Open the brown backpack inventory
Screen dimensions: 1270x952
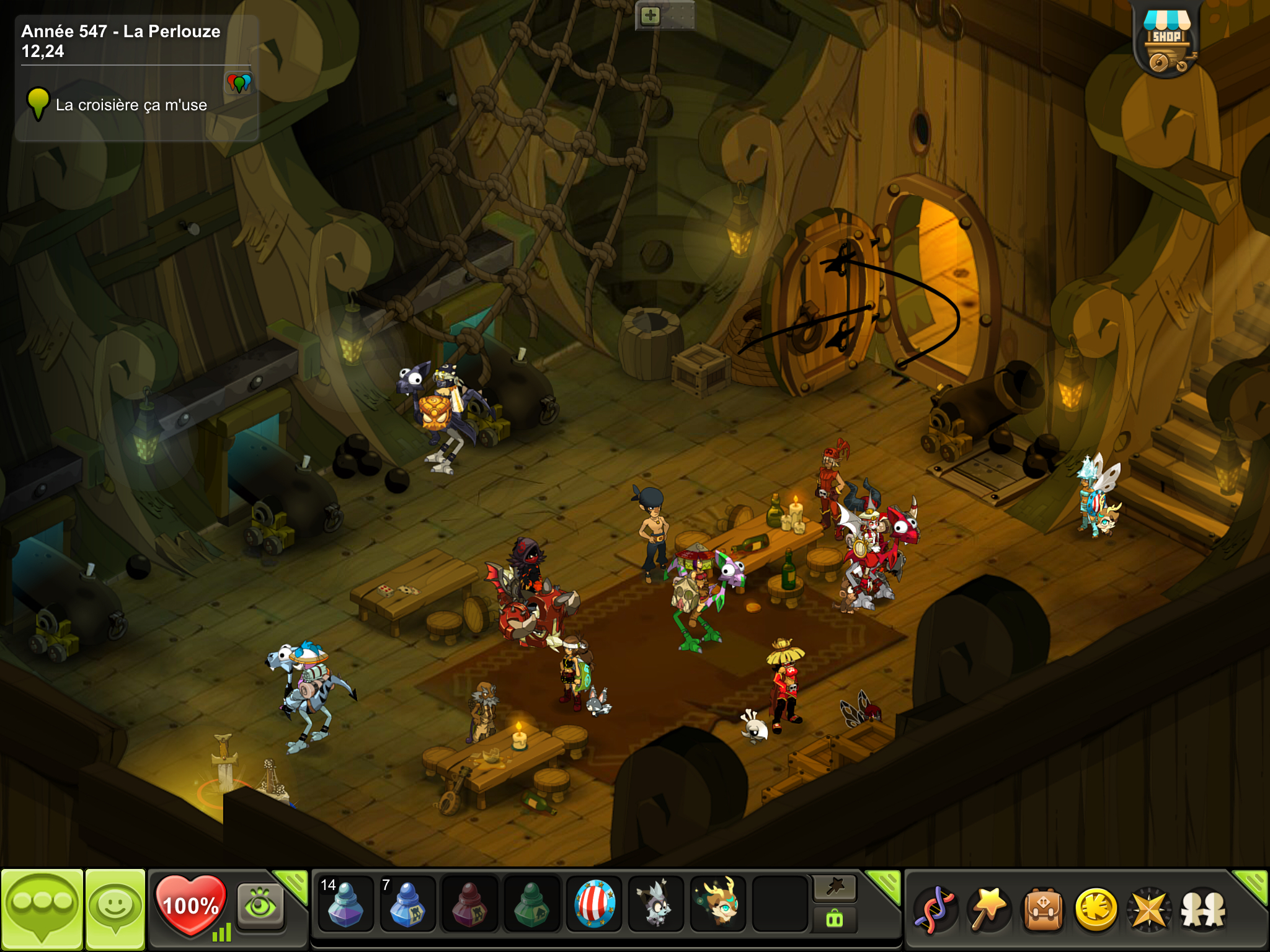tap(1043, 909)
